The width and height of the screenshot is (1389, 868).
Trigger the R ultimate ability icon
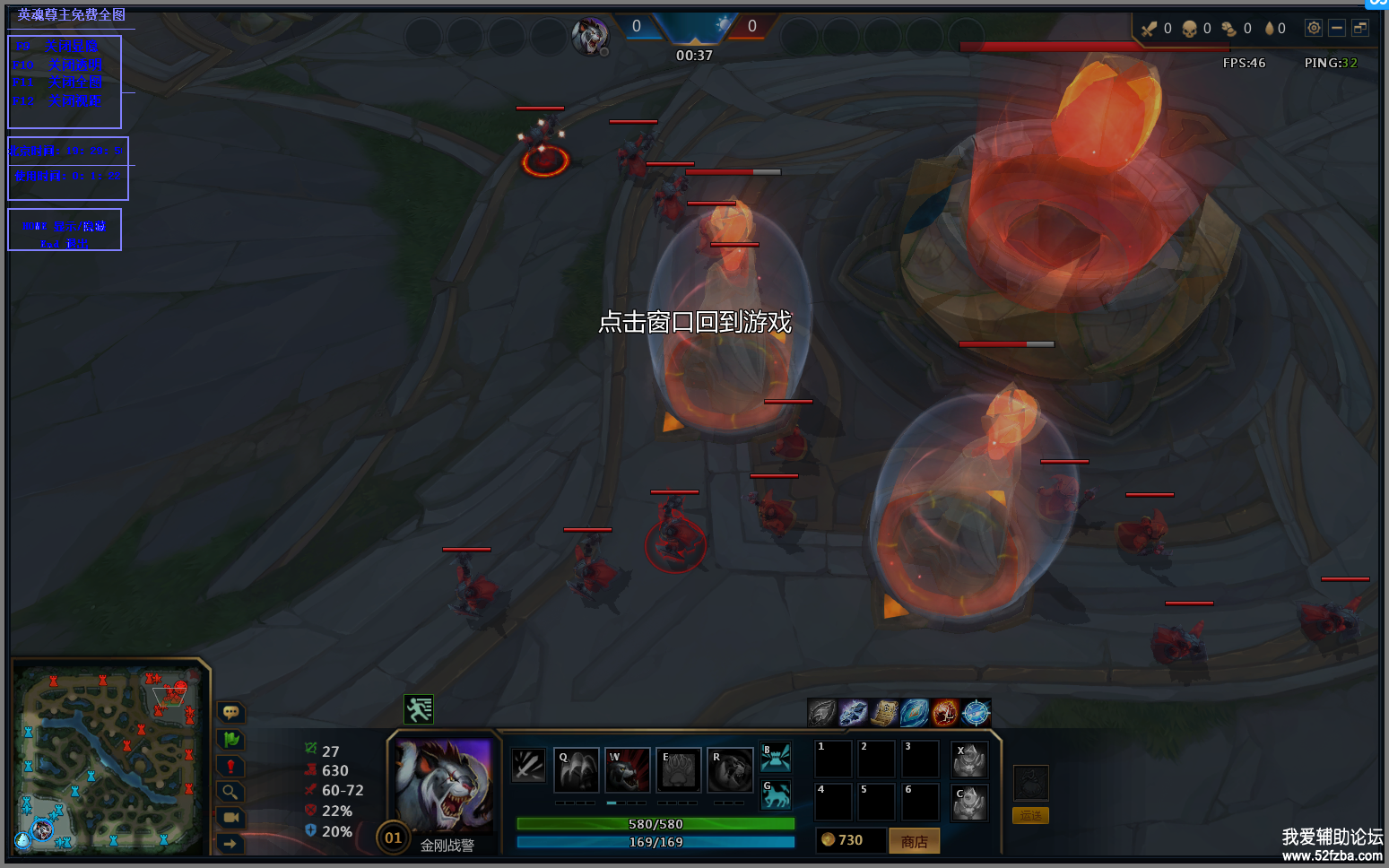point(729,769)
